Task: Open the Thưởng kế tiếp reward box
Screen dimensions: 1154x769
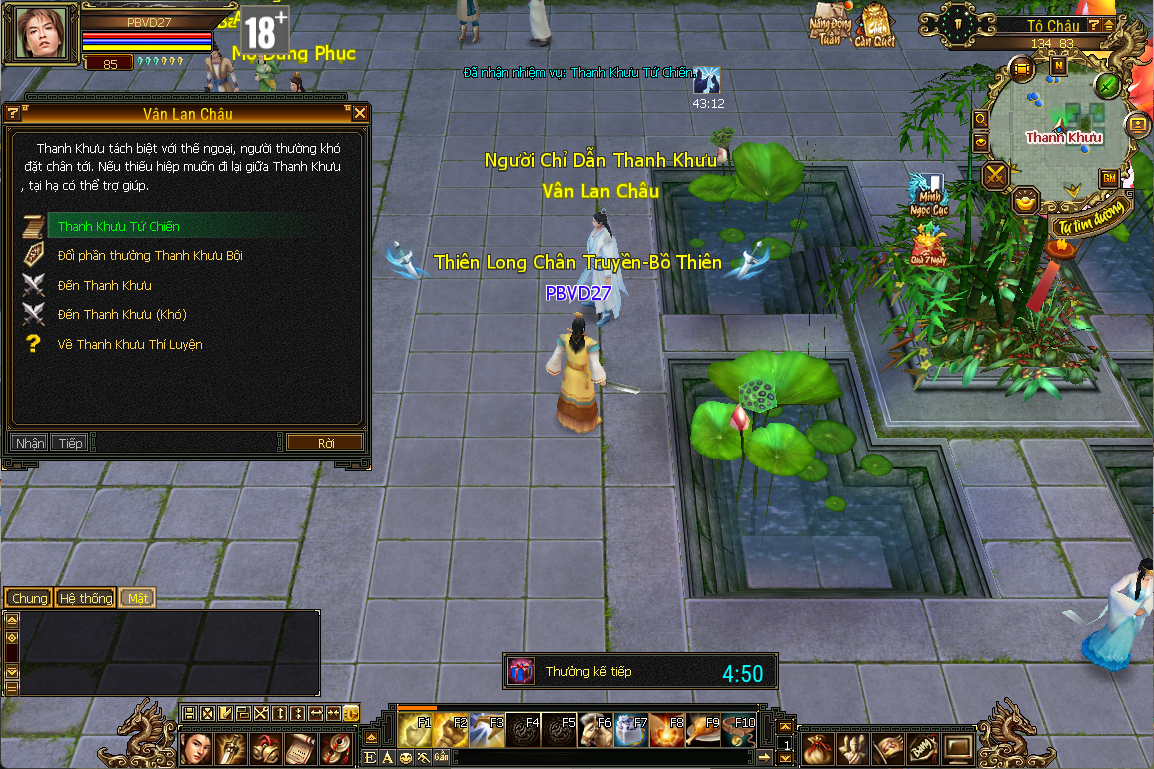Action: tap(521, 671)
